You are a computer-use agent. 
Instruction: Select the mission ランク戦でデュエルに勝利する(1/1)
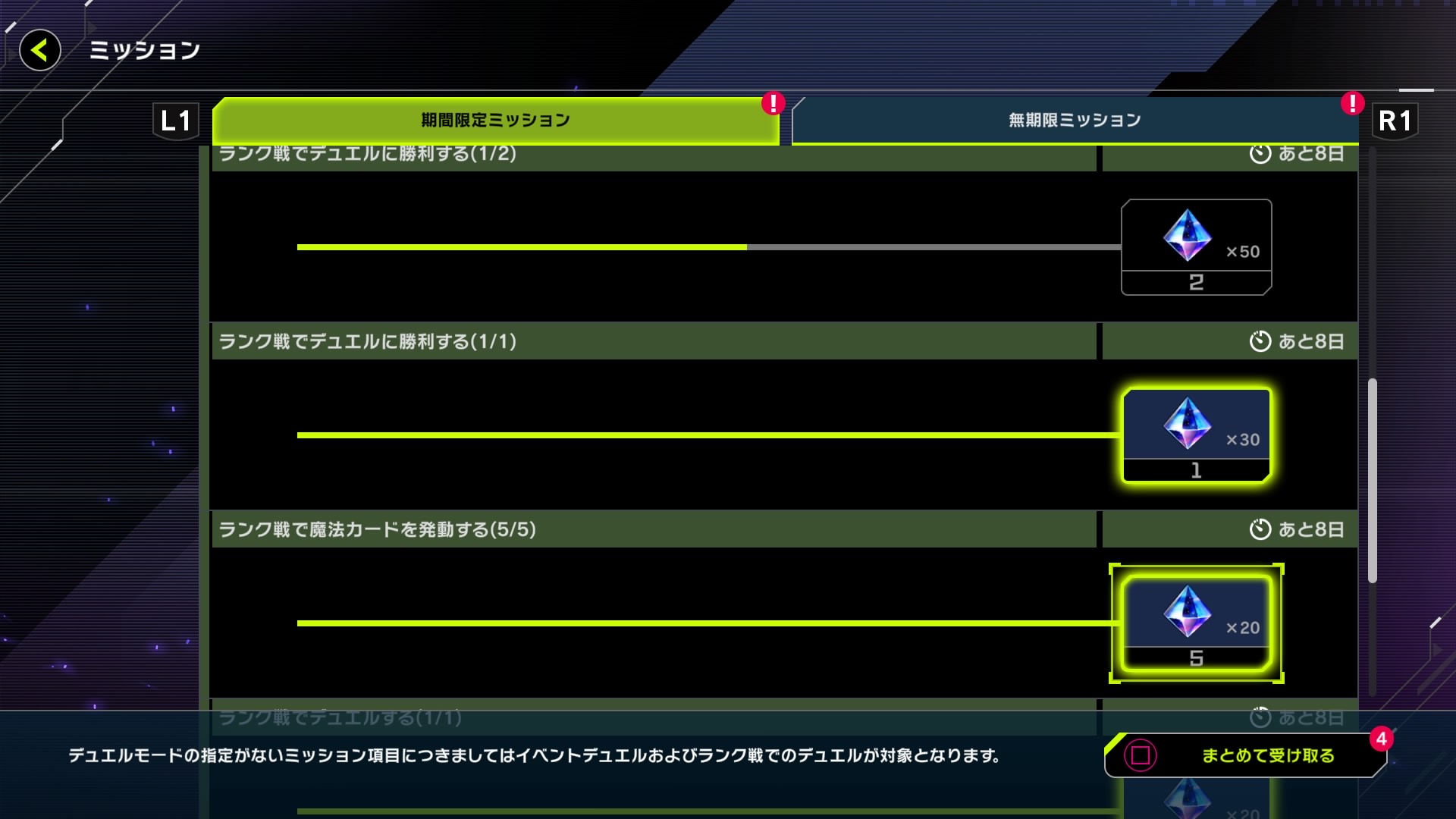[531, 341]
